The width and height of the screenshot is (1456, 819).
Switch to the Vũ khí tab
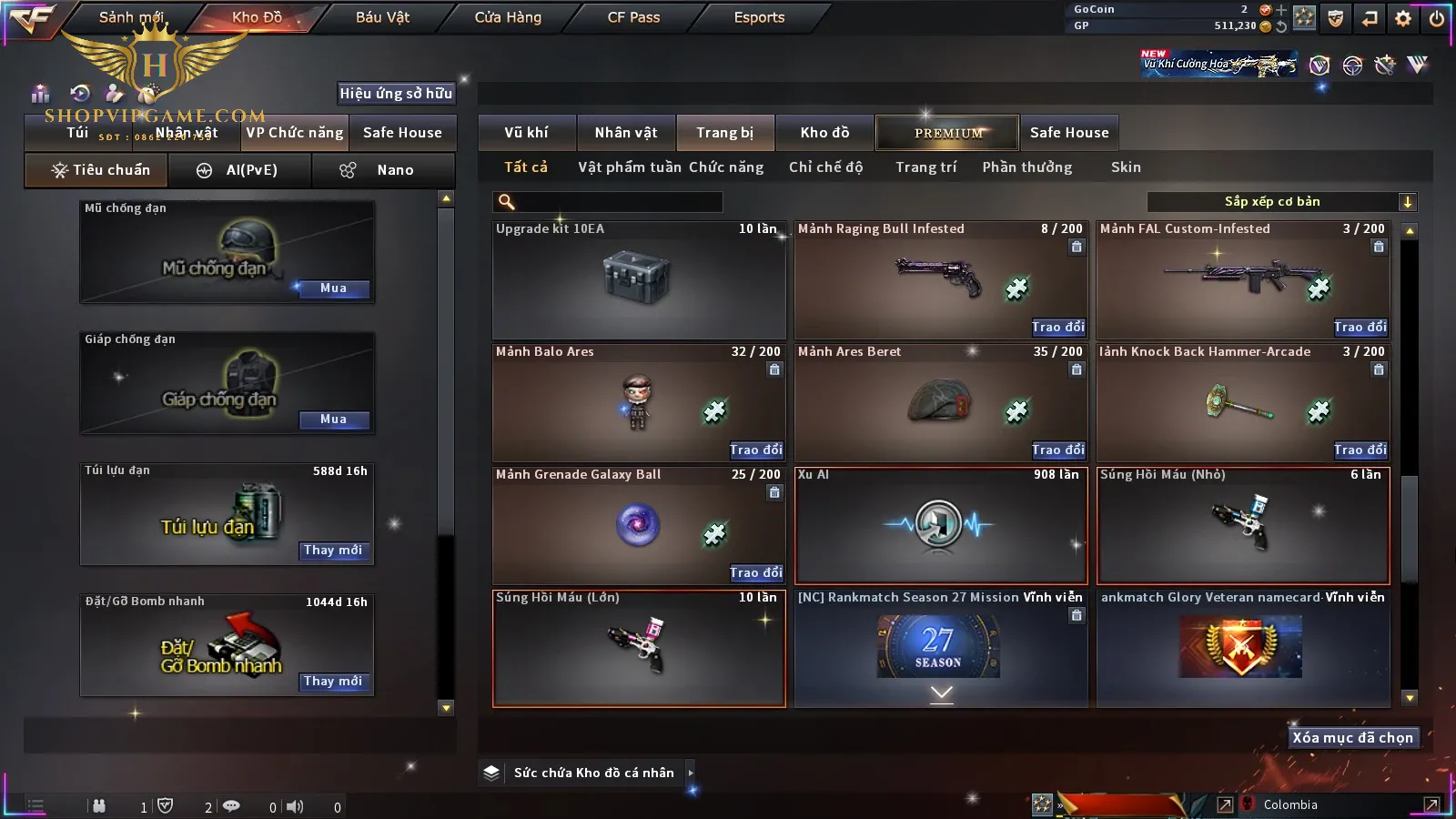click(526, 133)
